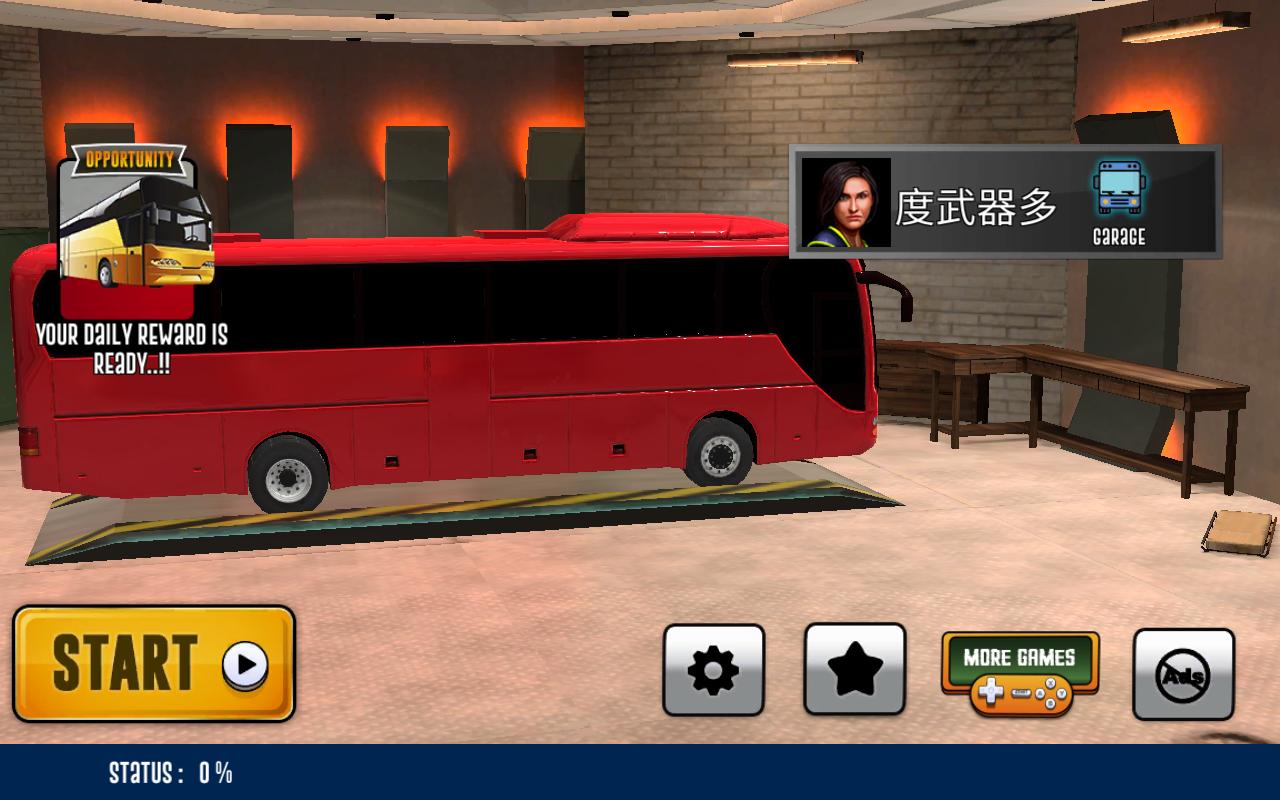The width and height of the screenshot is (1280, 800).
Task: Open More Games via the gamepad icon
Action: pos(1022,692)
